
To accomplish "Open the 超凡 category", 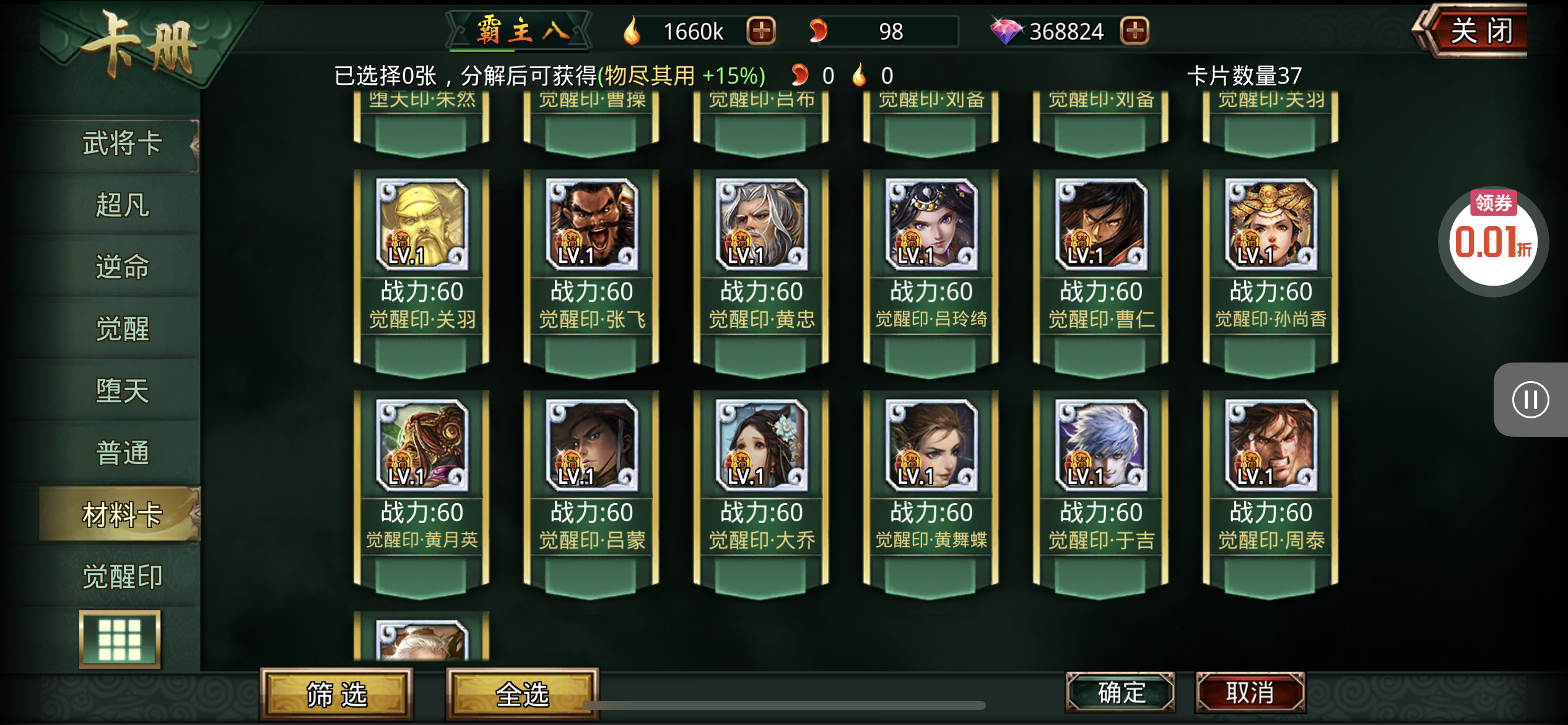I will pyautogui.click(x=122, y=205).
